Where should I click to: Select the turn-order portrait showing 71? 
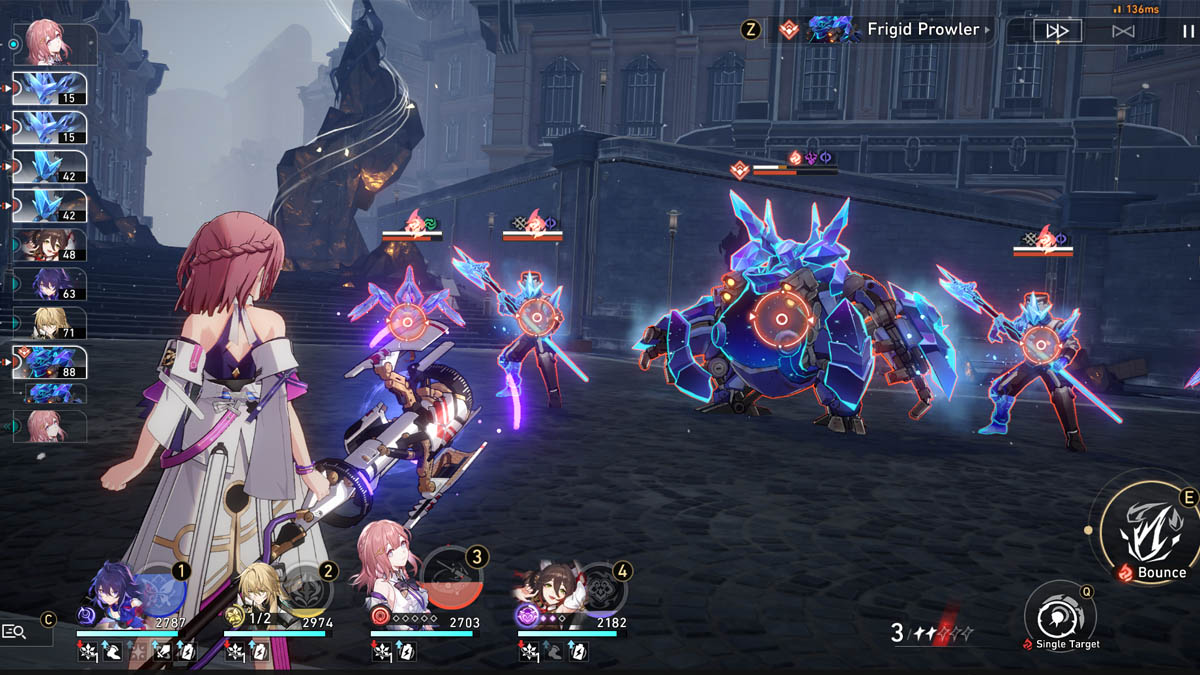(50, 323)
